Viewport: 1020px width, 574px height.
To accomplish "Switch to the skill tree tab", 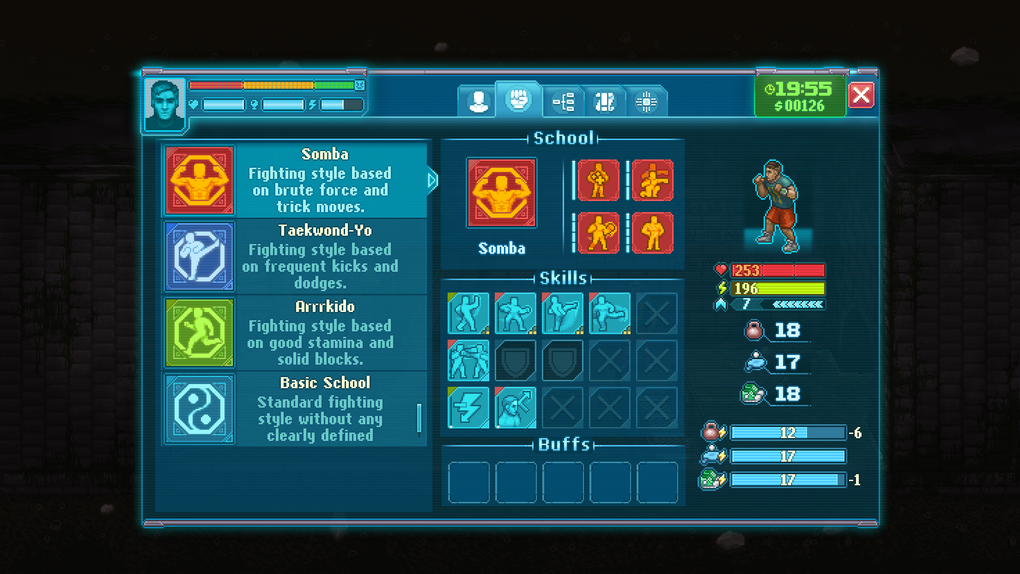I will tap(563, 101).
